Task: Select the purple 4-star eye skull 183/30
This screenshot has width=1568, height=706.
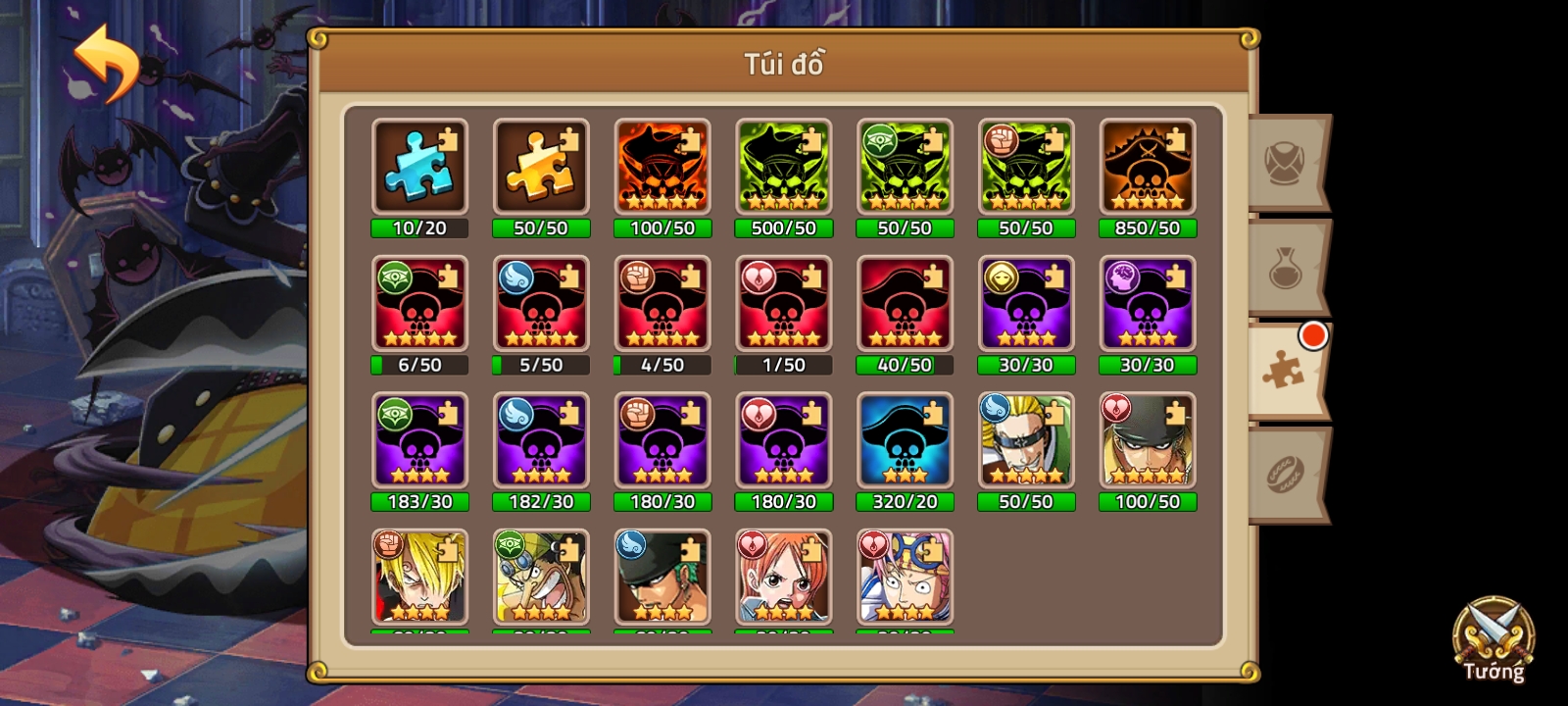Action: tap(419, 440)
